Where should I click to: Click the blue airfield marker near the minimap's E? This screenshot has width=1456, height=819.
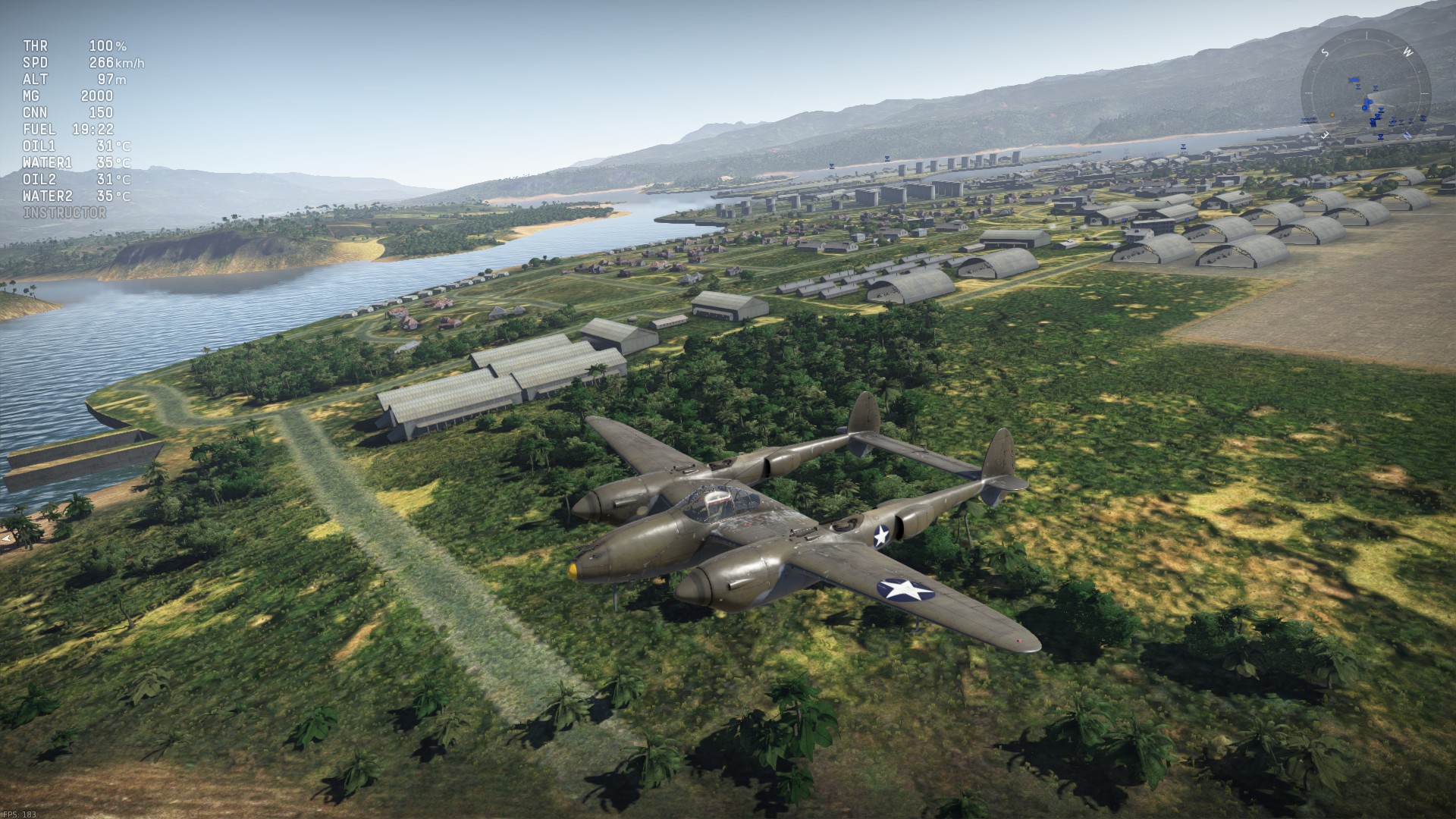click(x=1309, y=120)
